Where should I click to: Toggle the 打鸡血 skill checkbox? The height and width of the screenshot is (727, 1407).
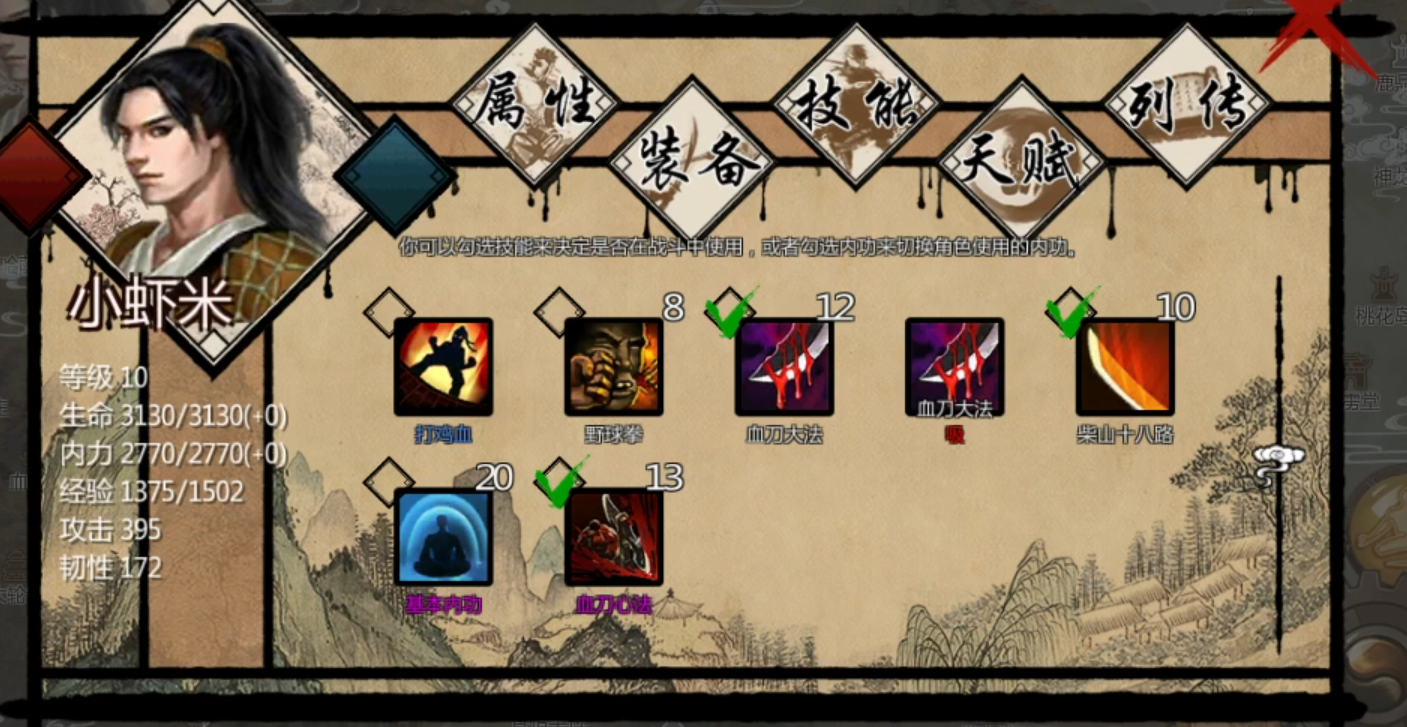[389, 312]
